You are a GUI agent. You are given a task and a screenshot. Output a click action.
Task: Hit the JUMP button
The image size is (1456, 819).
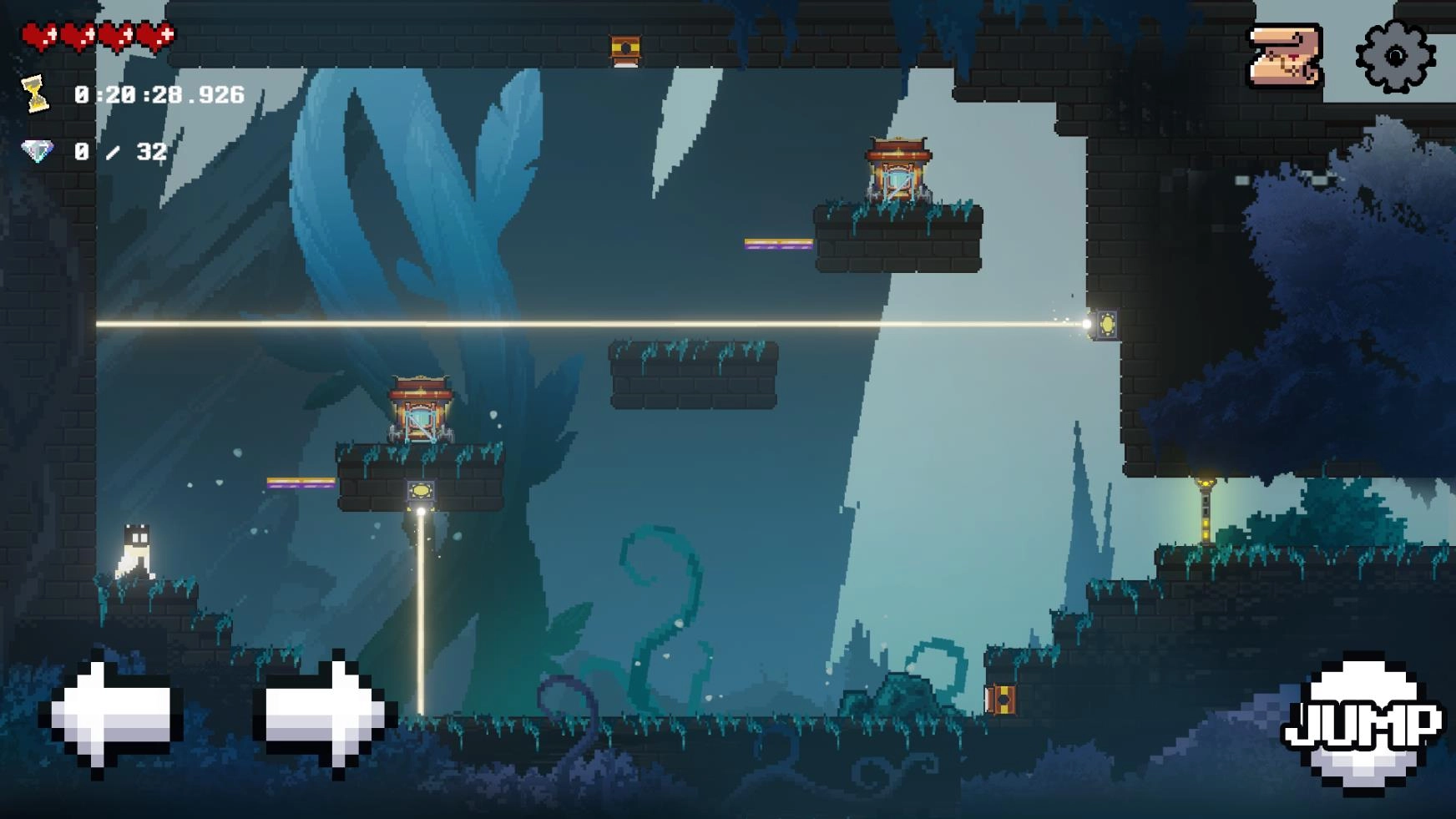[x=1362, y=725]
